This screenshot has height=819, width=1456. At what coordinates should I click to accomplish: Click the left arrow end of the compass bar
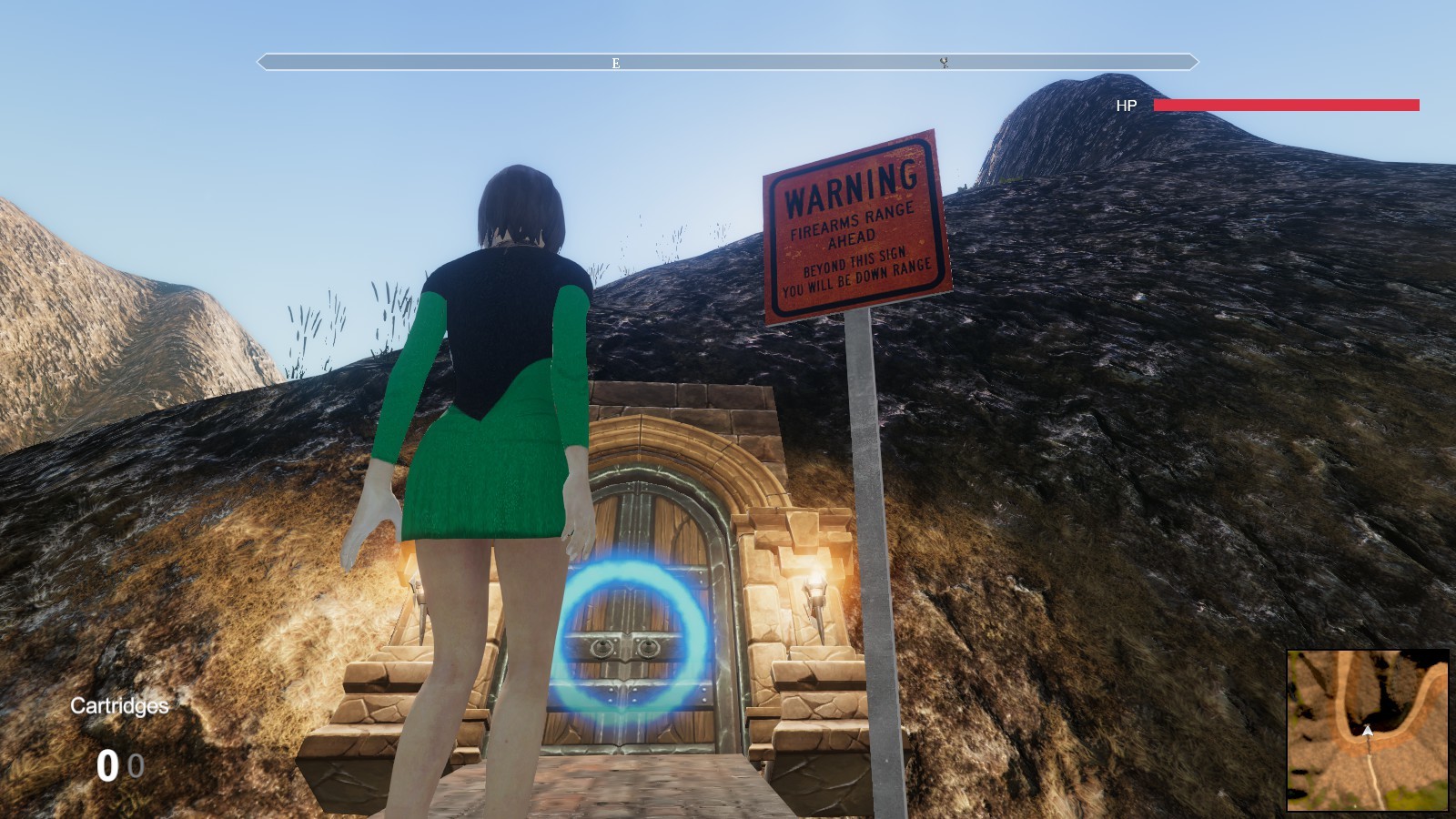click(261, 63)
